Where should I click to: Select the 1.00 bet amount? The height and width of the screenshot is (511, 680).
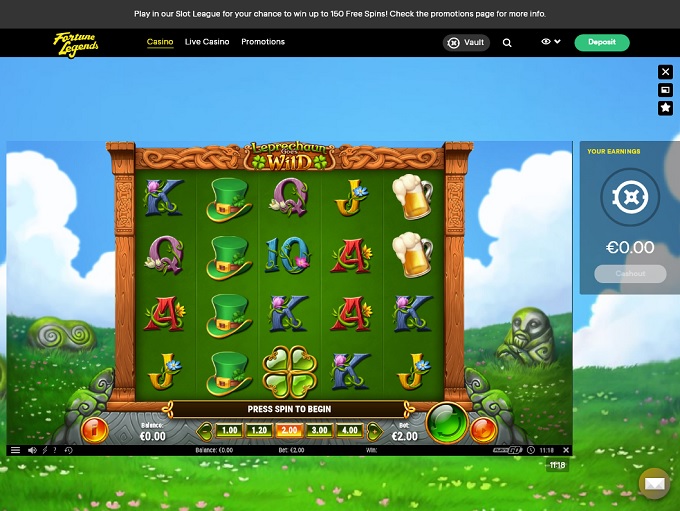229,430
